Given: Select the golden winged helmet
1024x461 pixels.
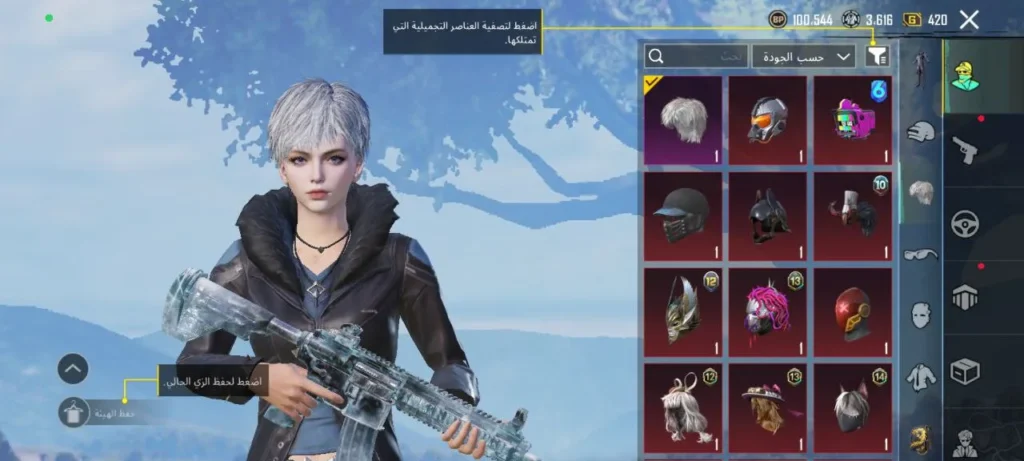Looking at the screenshot, I should click(x=683, y=311).
